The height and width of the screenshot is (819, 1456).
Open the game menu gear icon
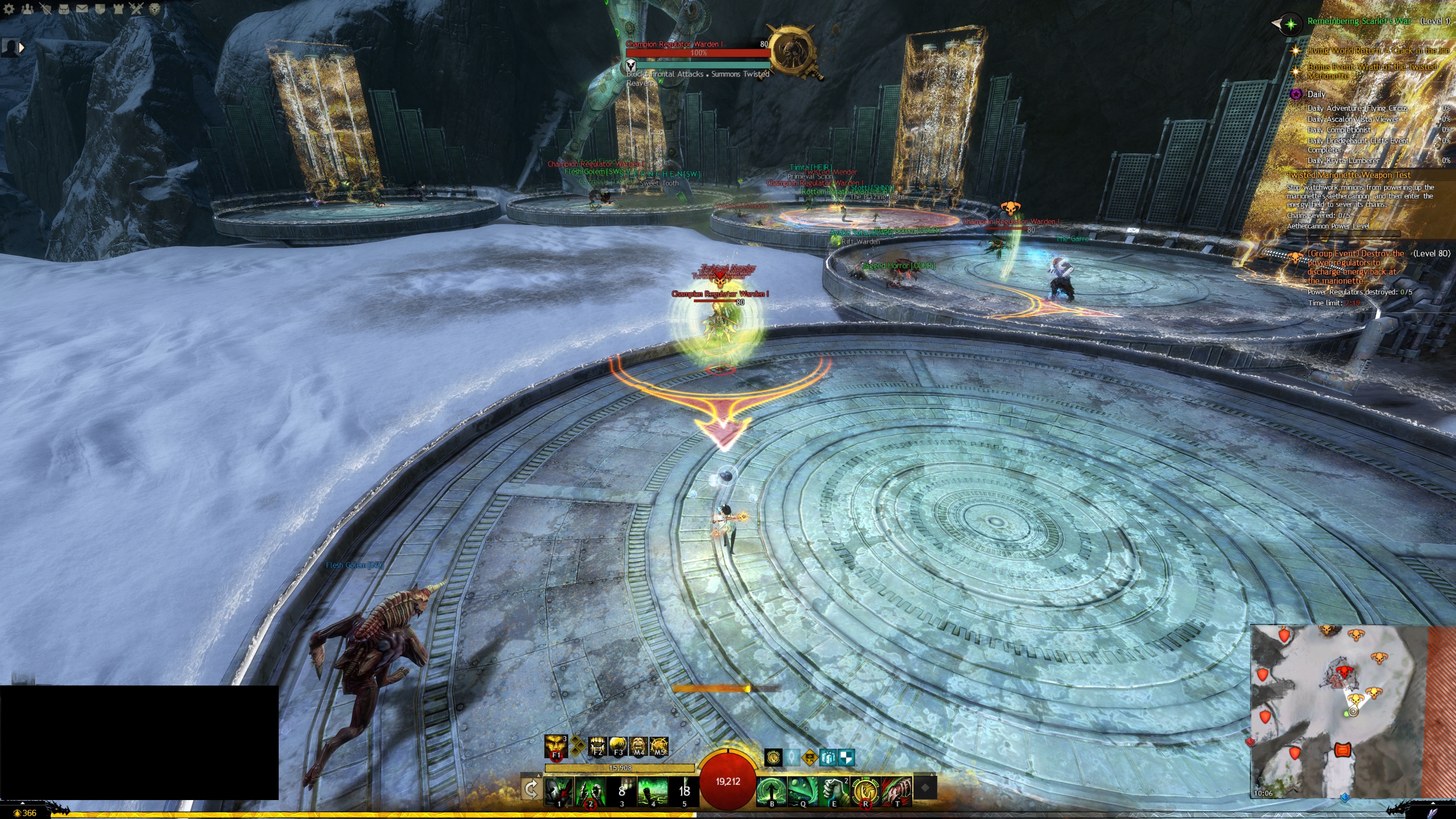(x=9, y=9)
